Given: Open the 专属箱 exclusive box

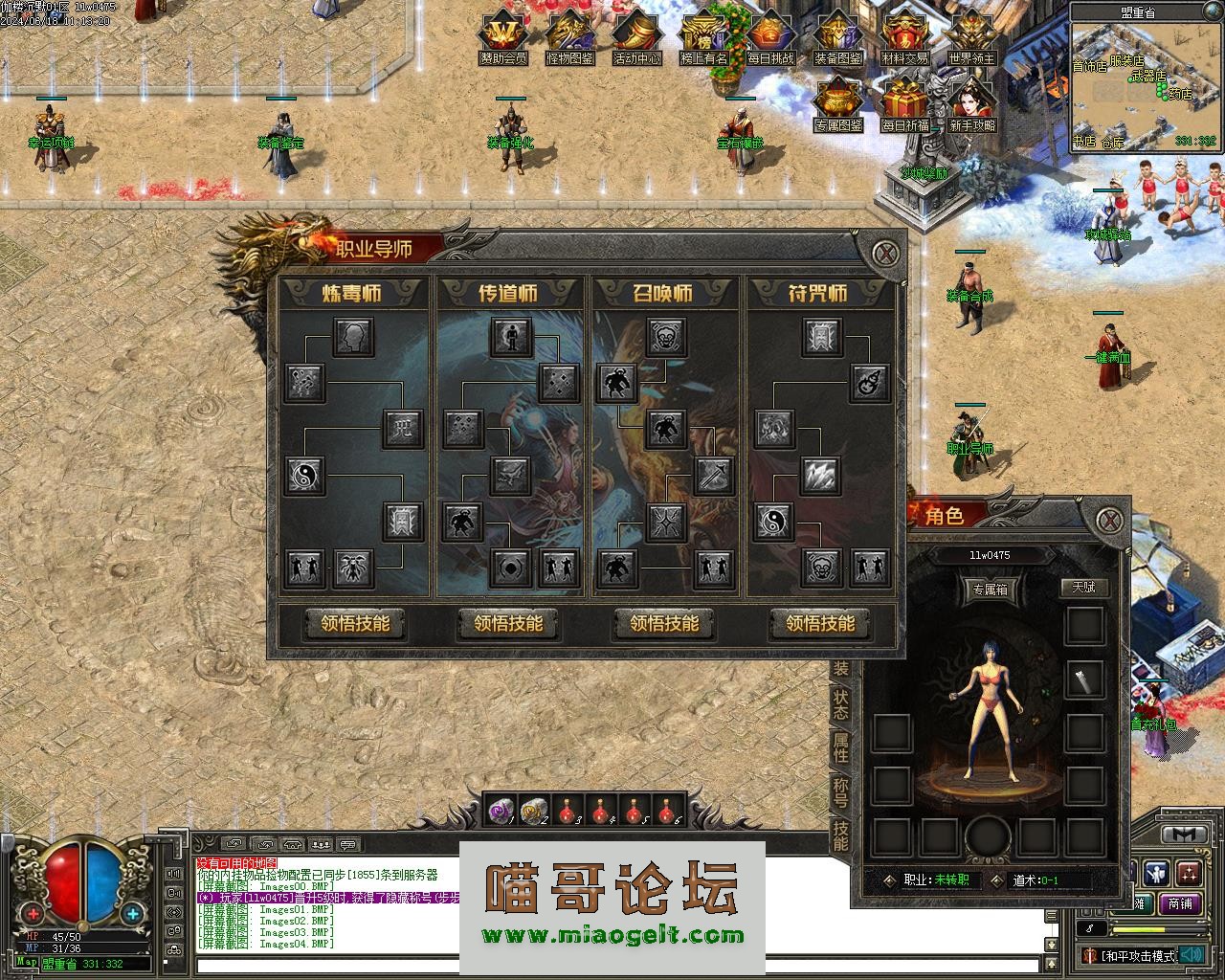Looking at the screenshot, I should click(x=990, y=590).
